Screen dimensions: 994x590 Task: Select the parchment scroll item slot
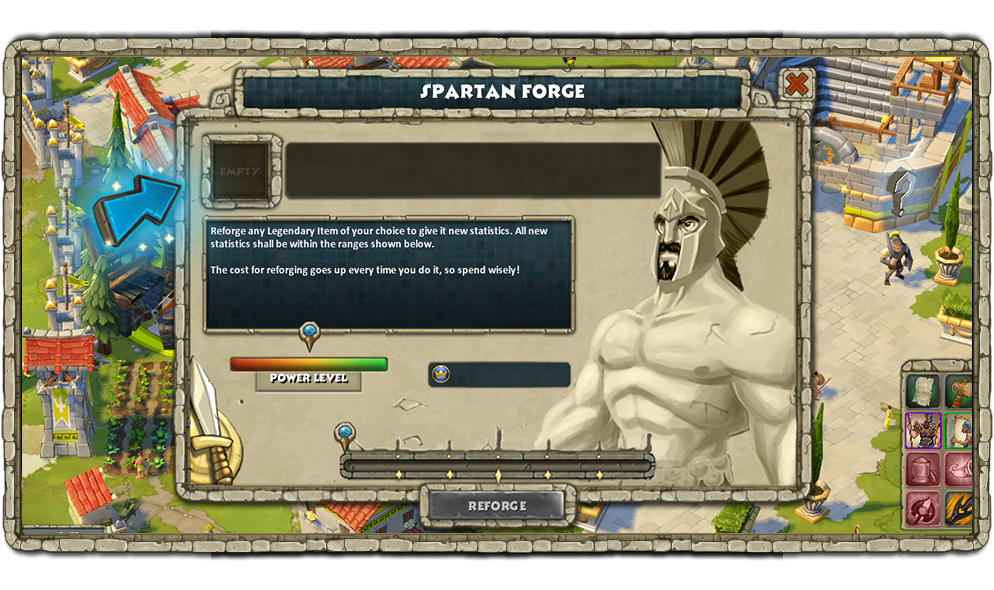point(922,391)
